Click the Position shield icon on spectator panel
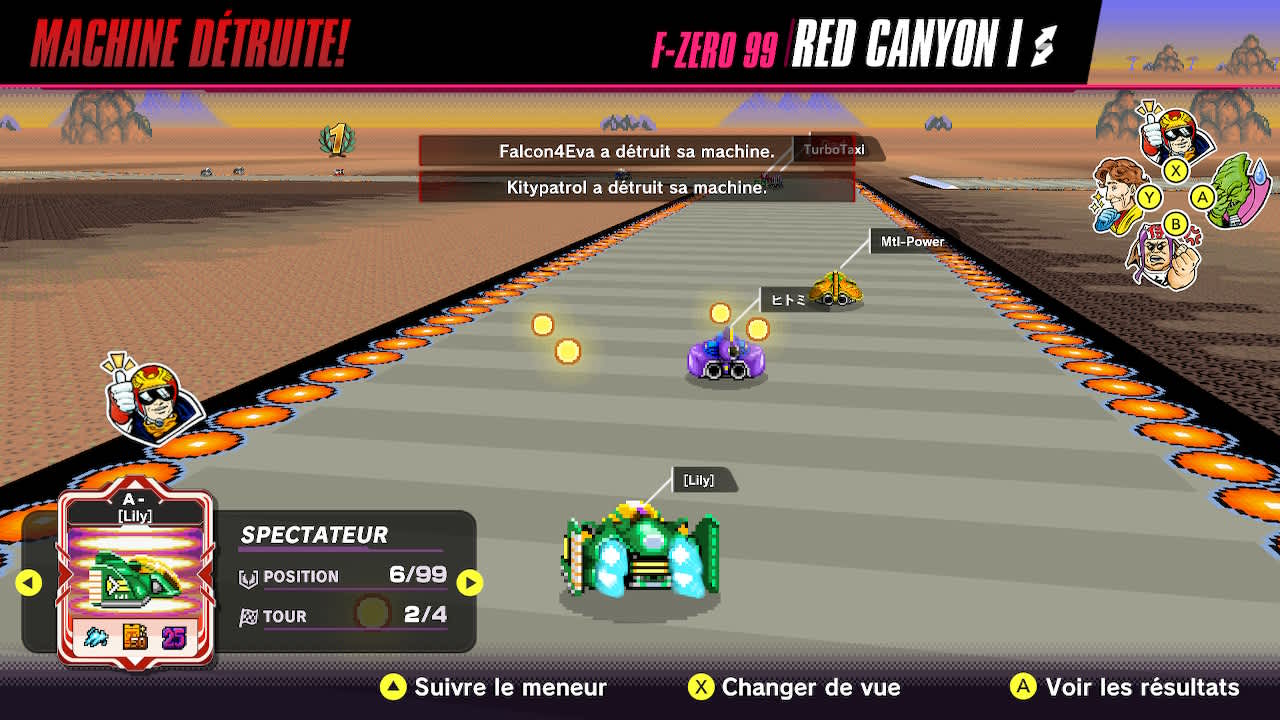The width and height of the screenshot is (1280, 720). 249,577
